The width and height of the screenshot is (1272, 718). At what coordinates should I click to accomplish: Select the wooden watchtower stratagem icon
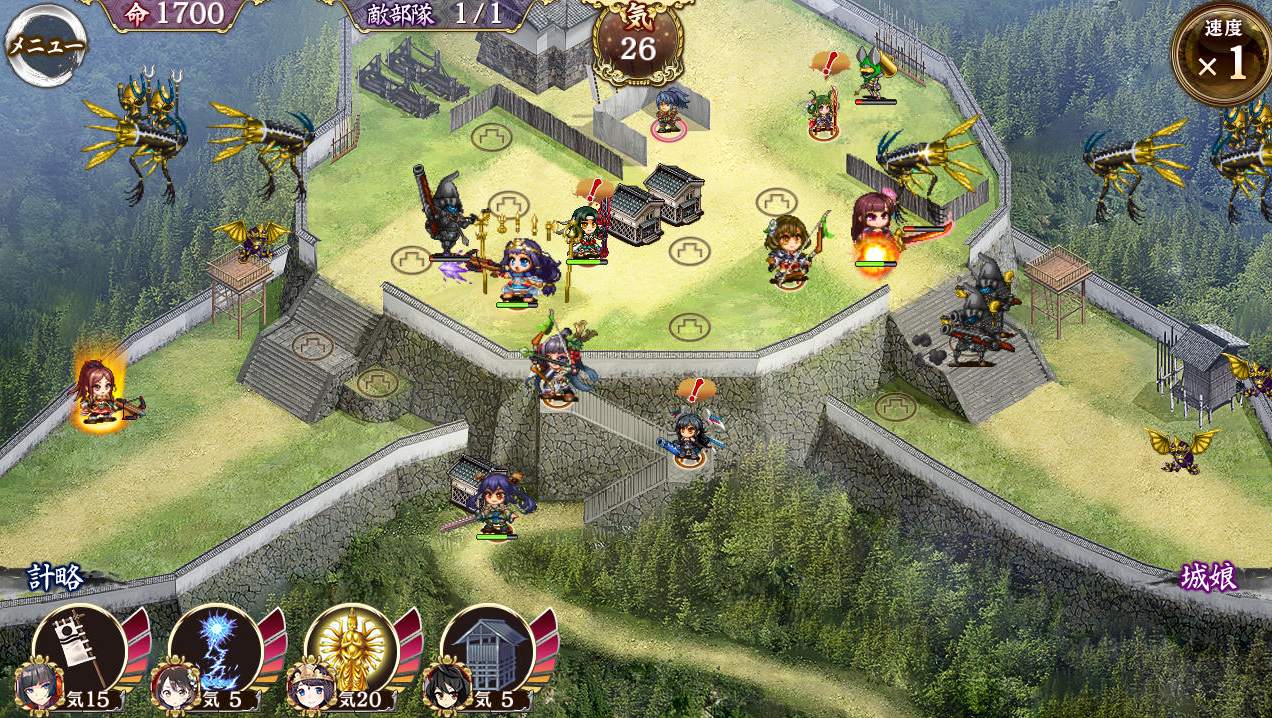(x=487, y=652)
